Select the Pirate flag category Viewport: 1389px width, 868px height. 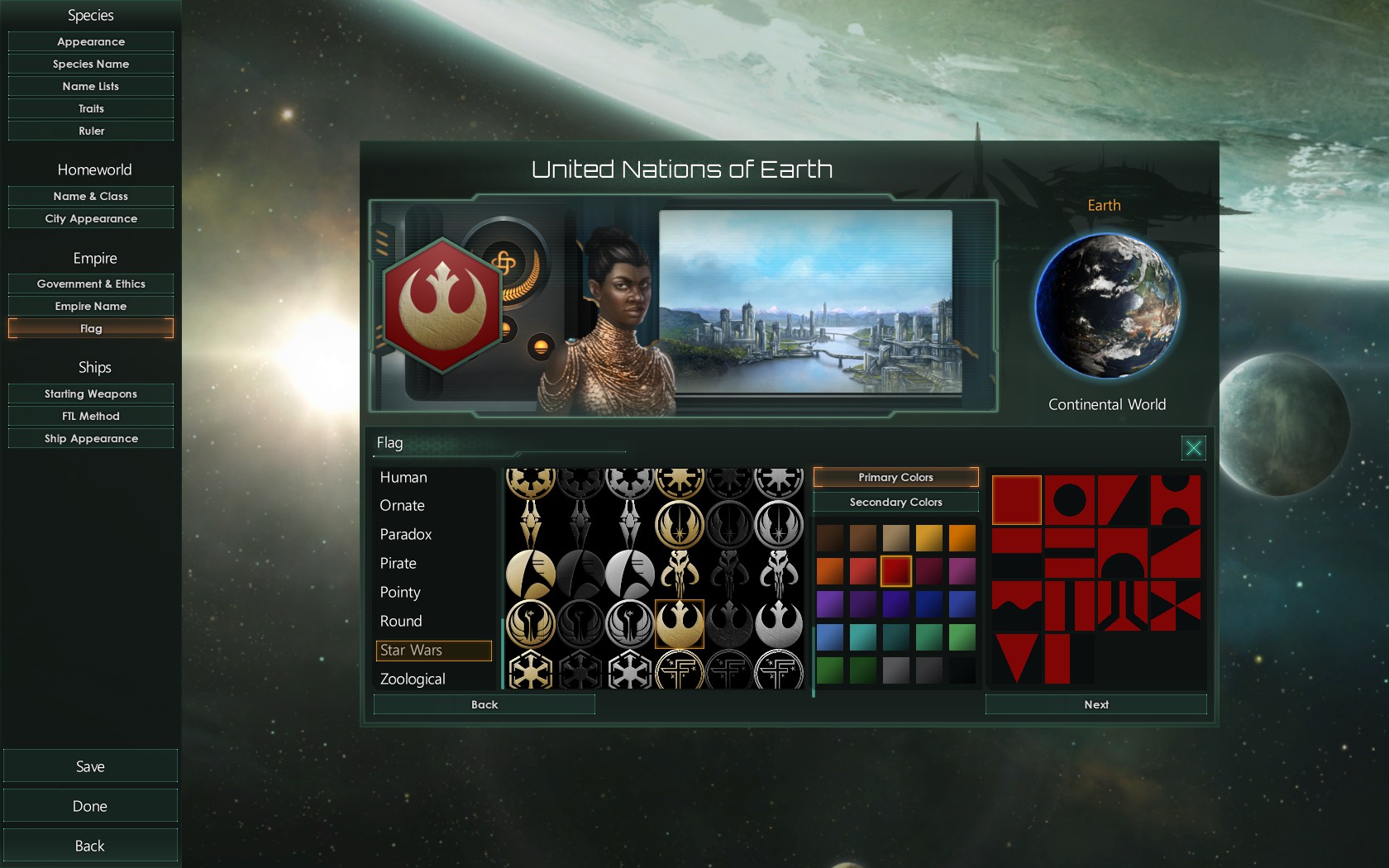(x=398, y=563)
